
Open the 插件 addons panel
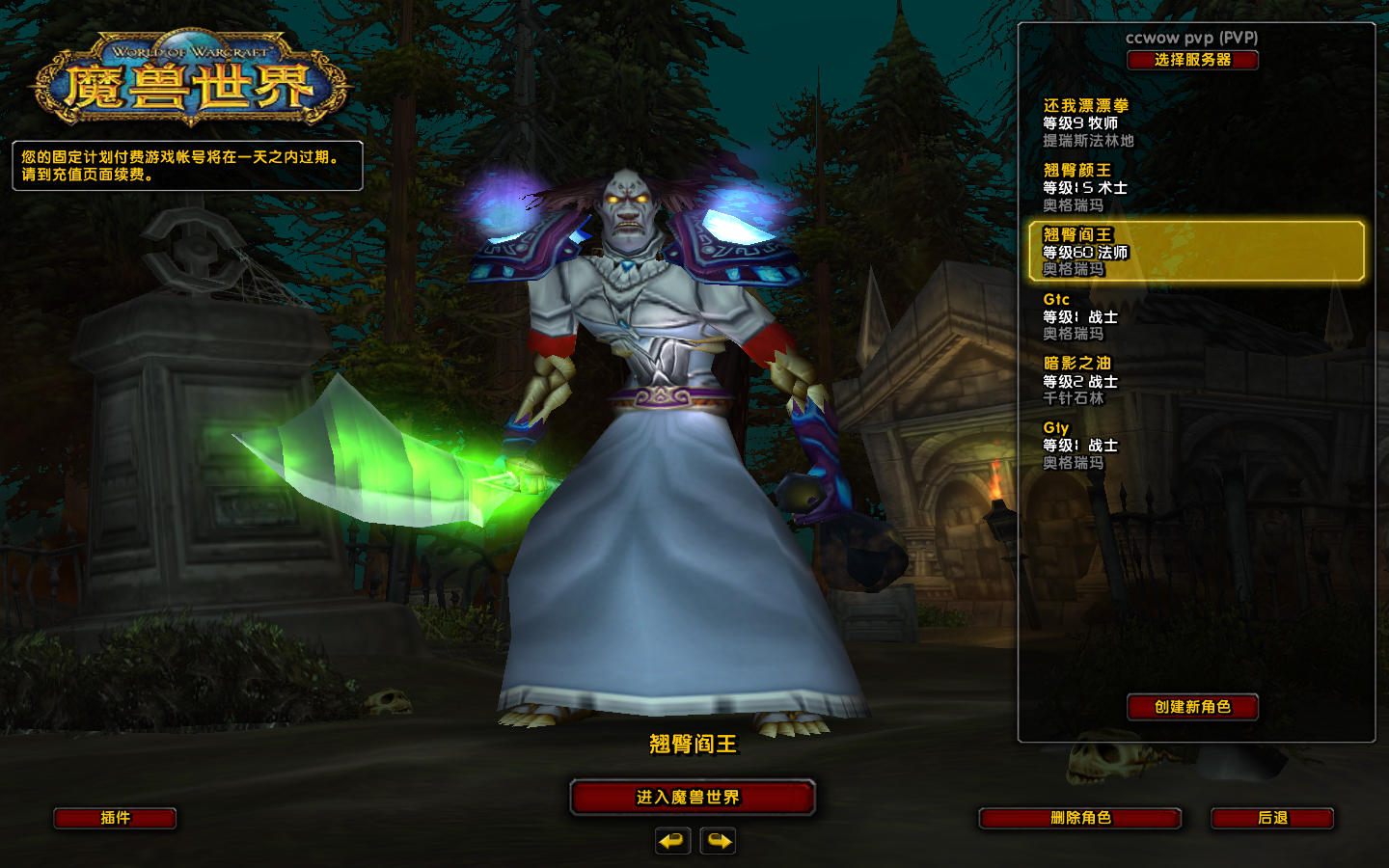point(116,818)
